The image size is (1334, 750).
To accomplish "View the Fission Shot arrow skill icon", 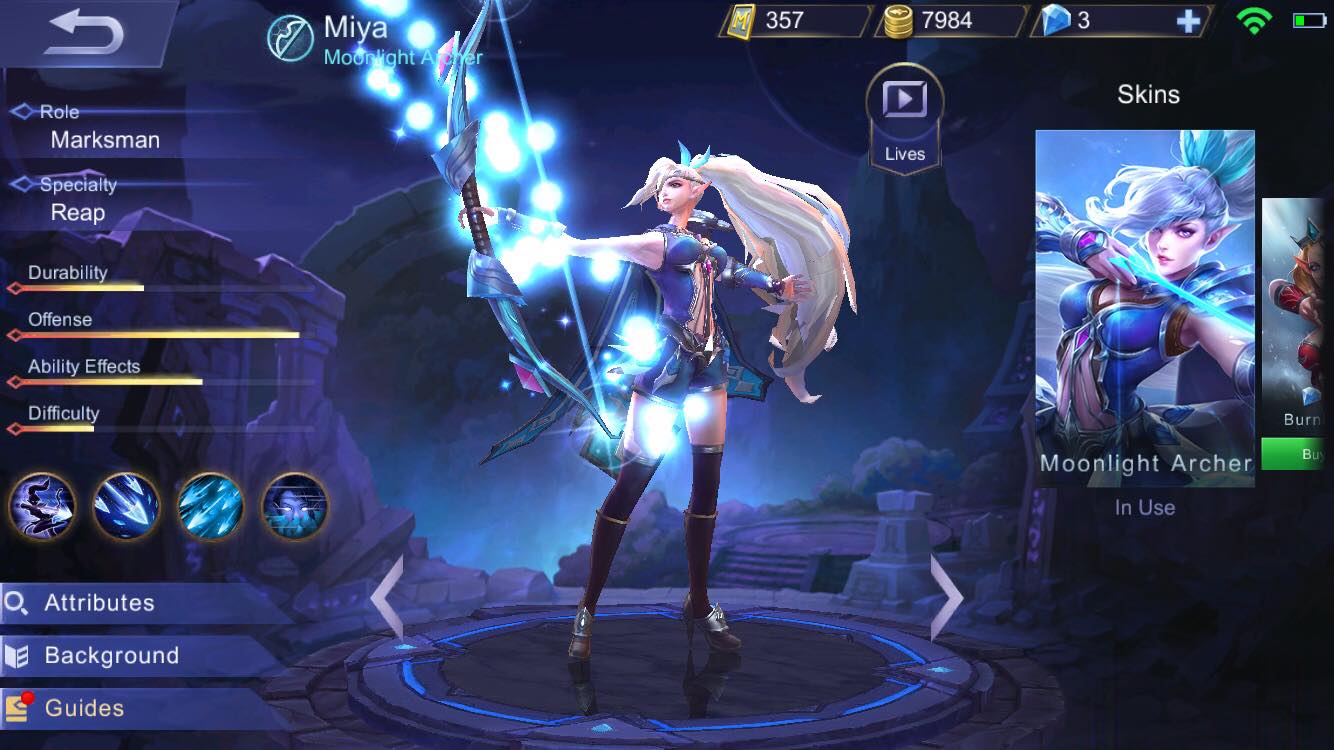I will click(x=126, y=507).
